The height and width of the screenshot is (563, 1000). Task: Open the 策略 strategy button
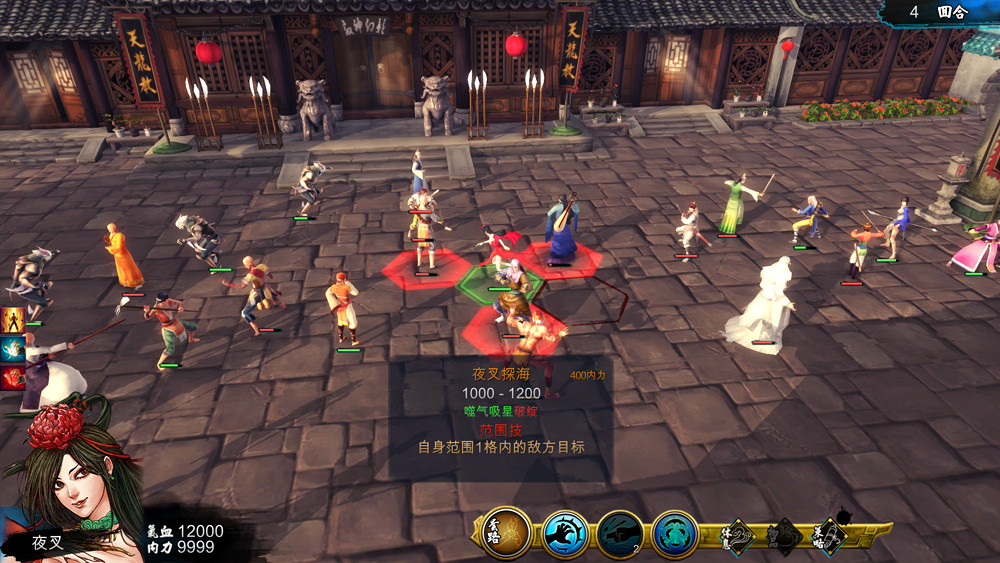point(829,537)
